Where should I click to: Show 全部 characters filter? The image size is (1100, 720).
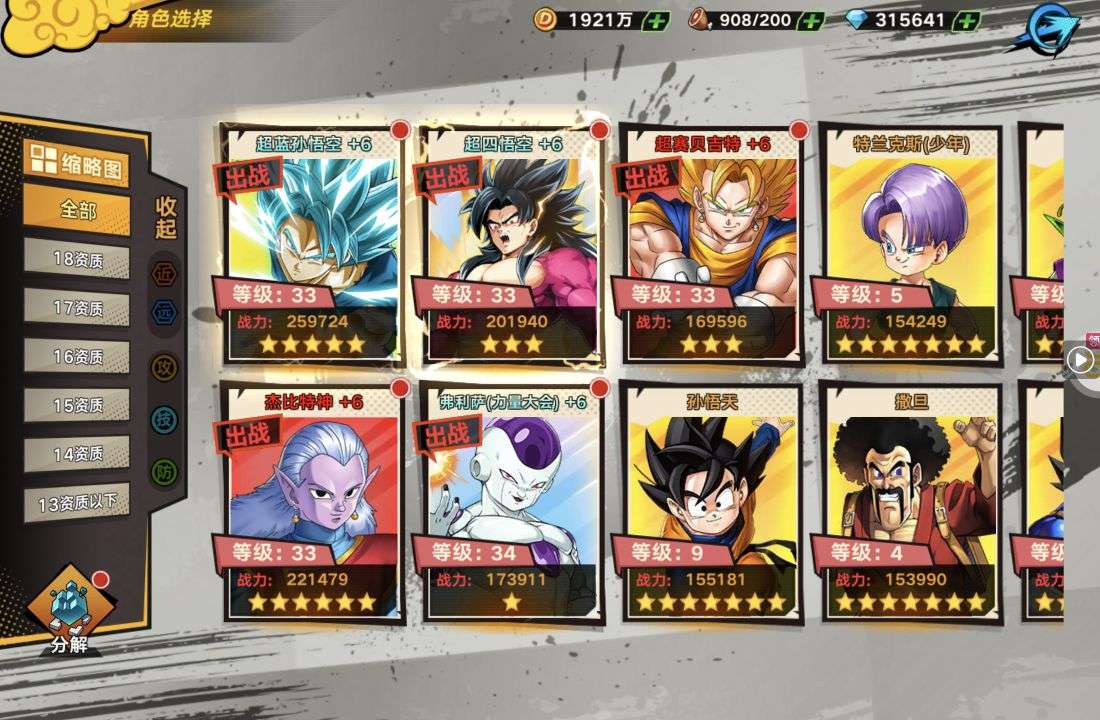pos(77,211)
